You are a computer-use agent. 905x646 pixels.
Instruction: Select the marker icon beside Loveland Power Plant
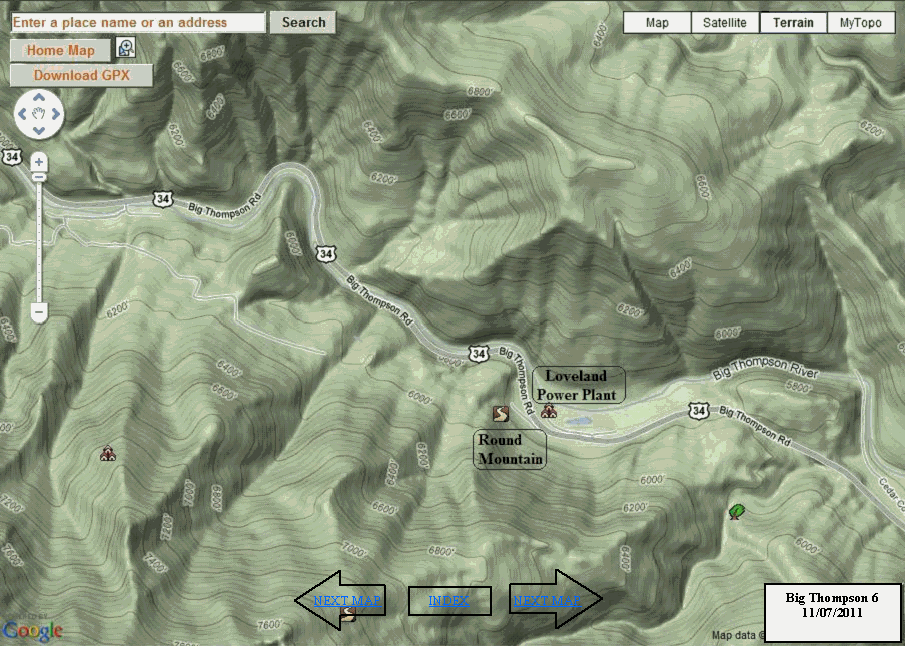[547, 411]
